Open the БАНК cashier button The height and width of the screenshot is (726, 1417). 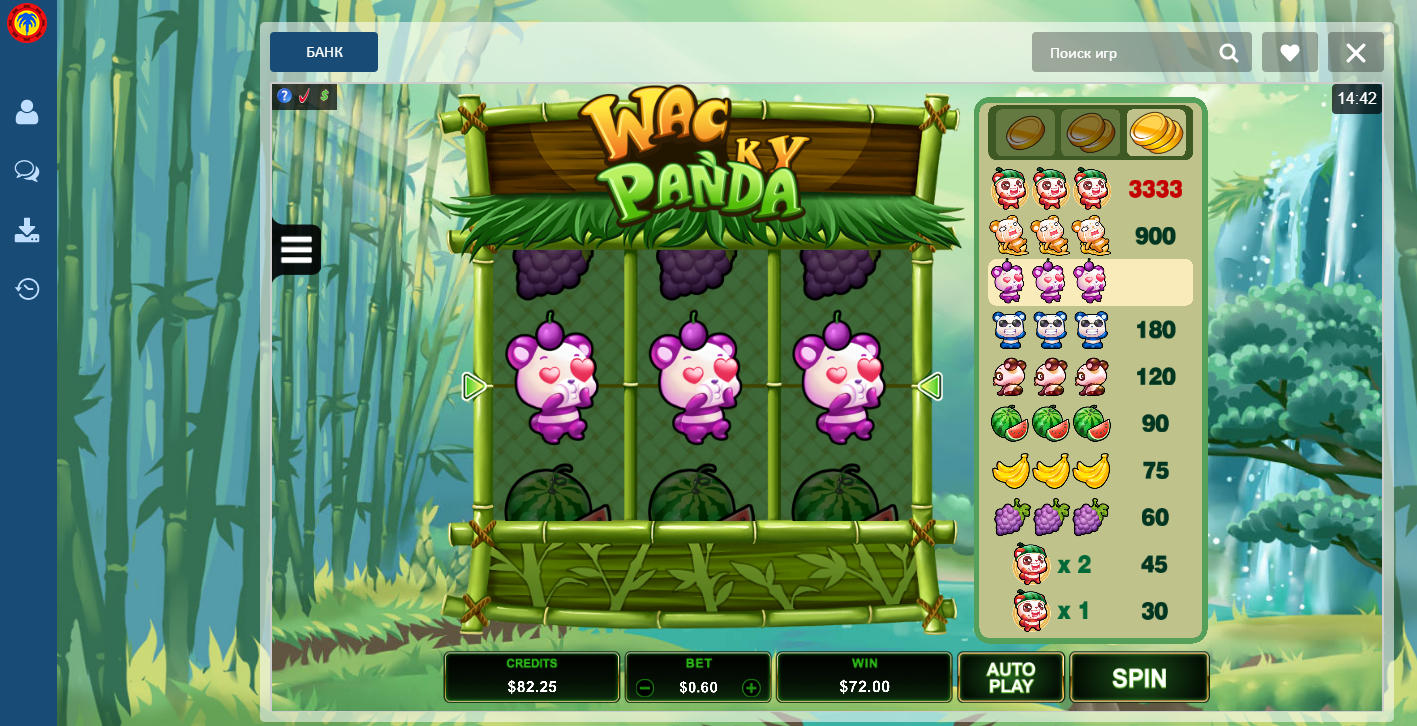pyautogui.click(x=324, y=52)
